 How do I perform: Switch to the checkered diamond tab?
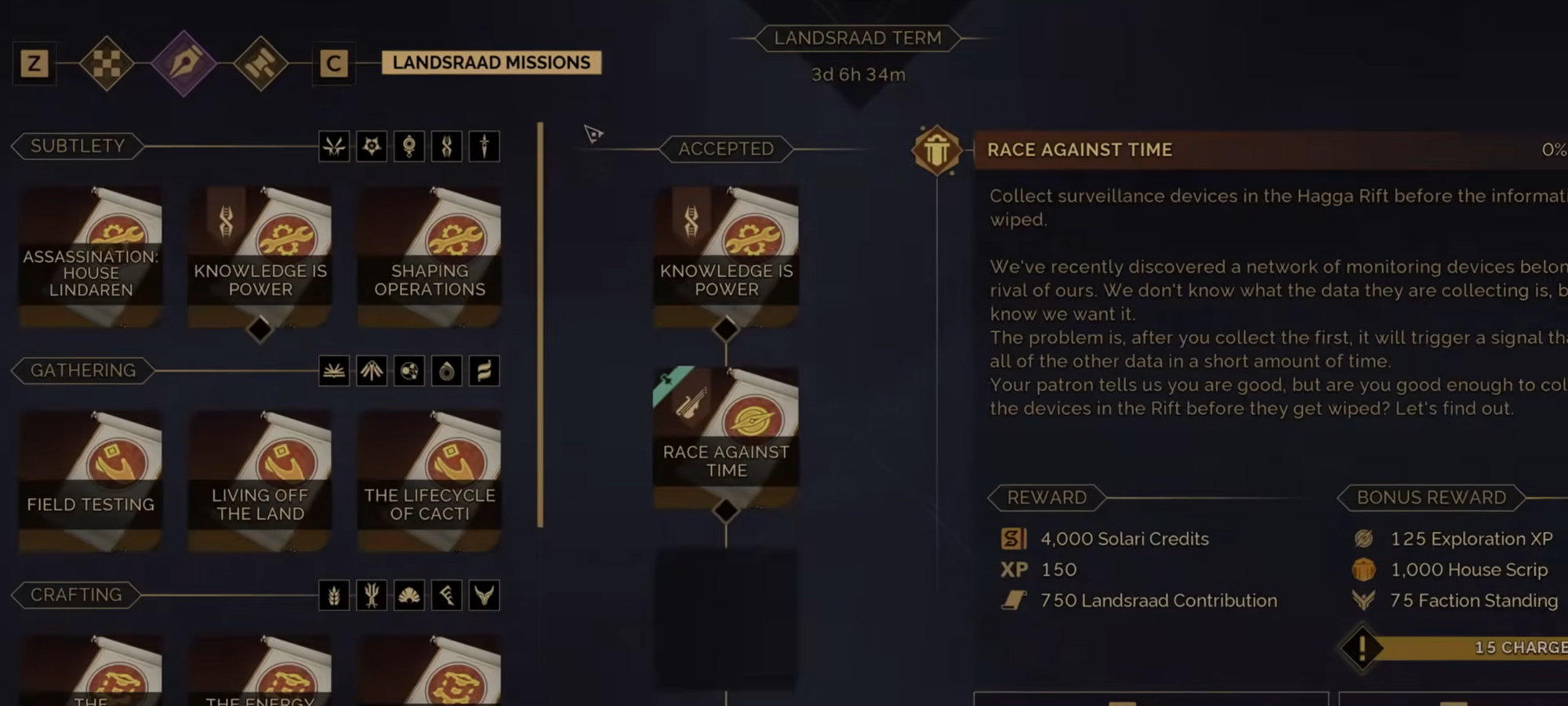click(107, 64)
